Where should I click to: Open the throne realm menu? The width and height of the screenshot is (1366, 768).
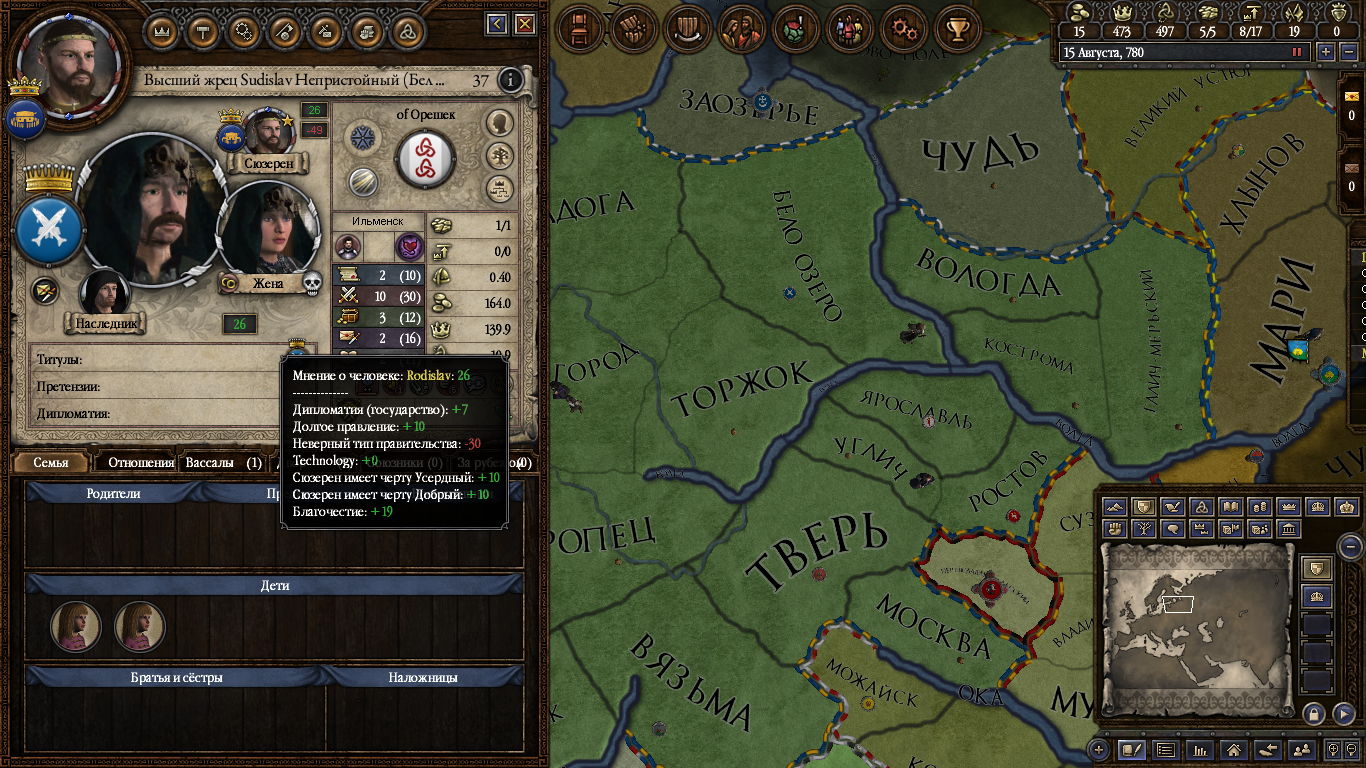(x=577, y=28)
